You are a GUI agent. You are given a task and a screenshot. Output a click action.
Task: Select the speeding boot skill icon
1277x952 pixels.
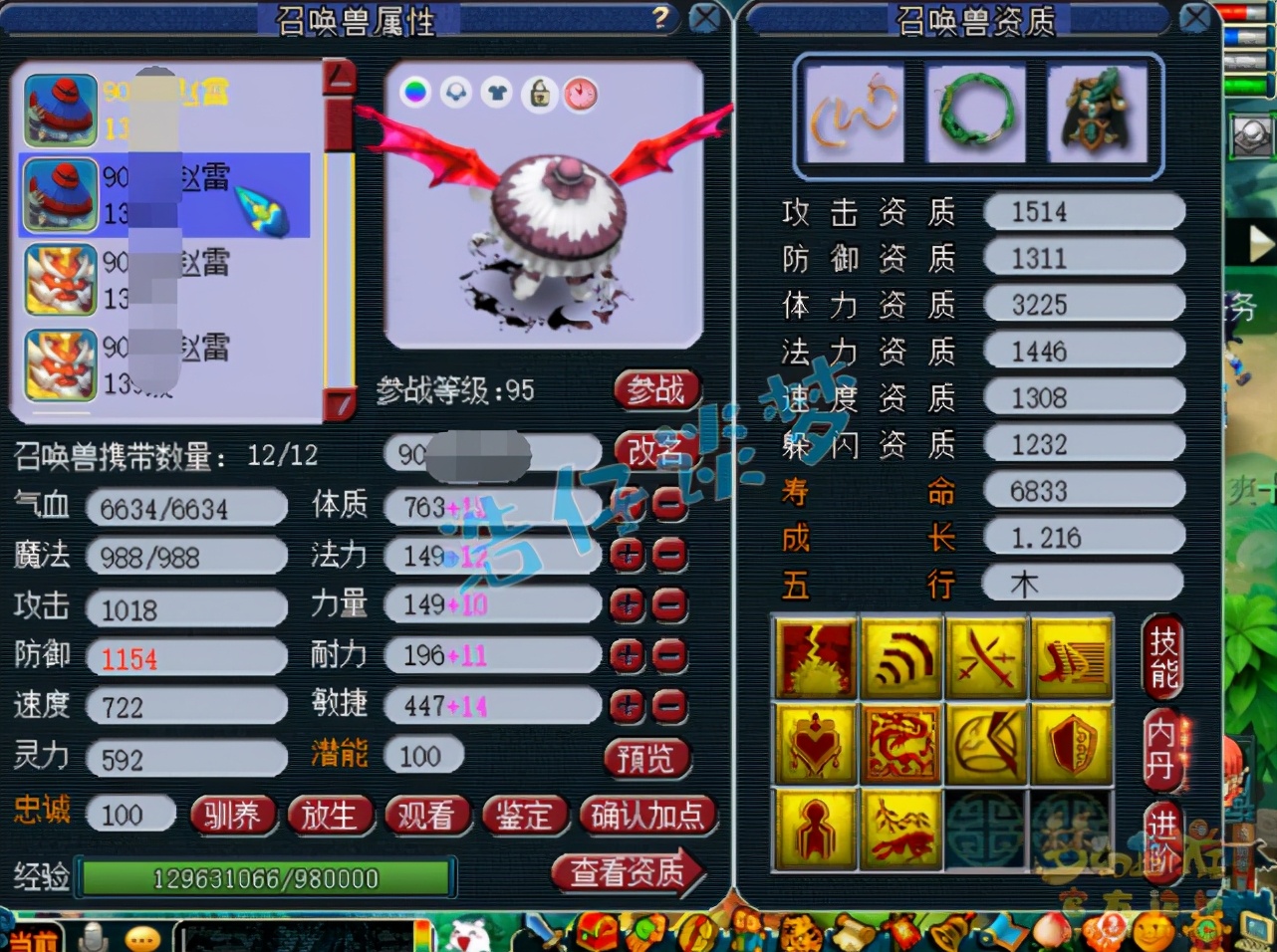point(1071,657)
